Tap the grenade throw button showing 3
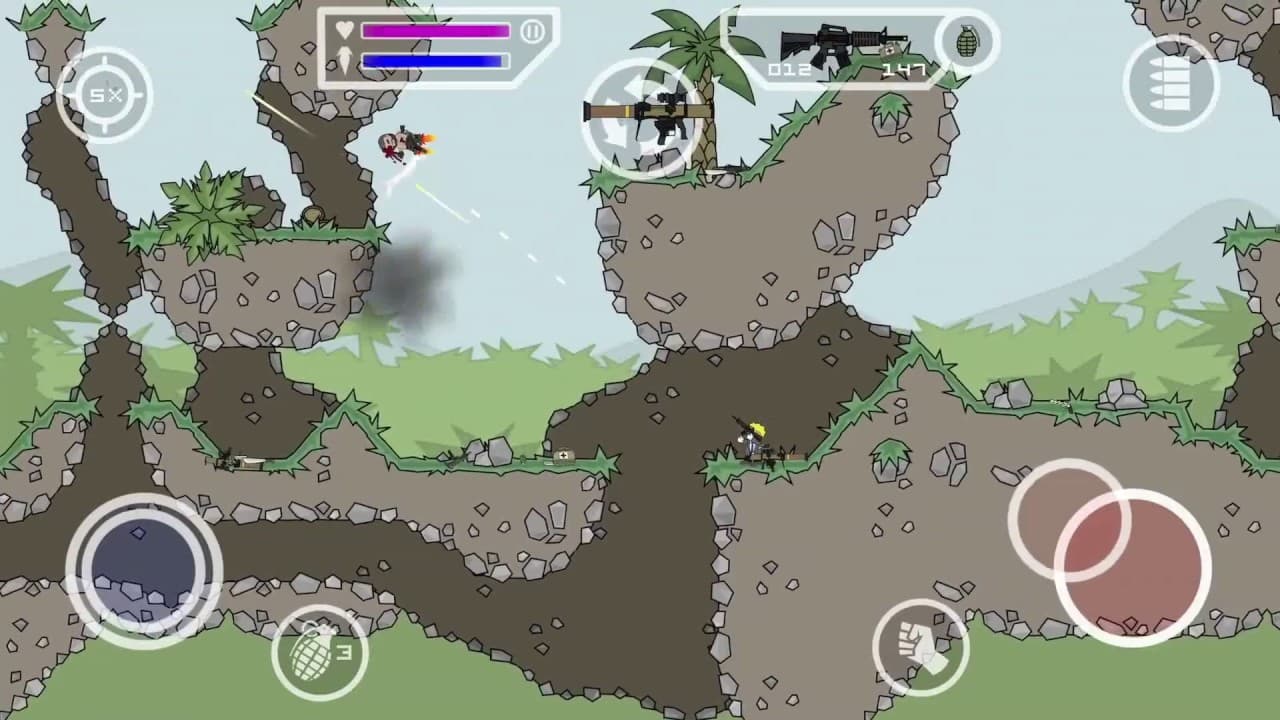This screenshot has width=1280, height=720. click(320, 650)
